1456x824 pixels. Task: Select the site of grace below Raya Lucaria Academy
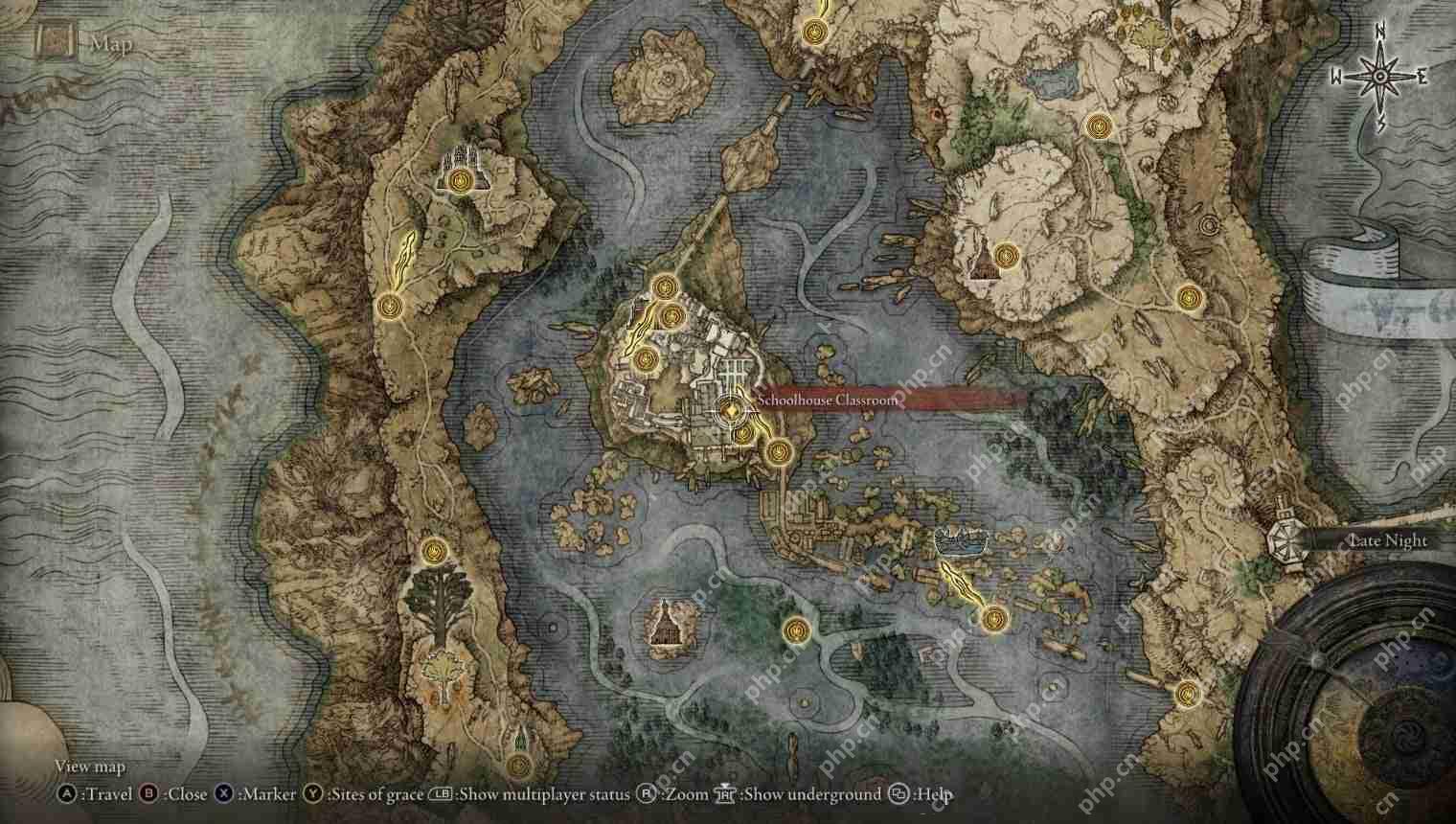(778, 450)
